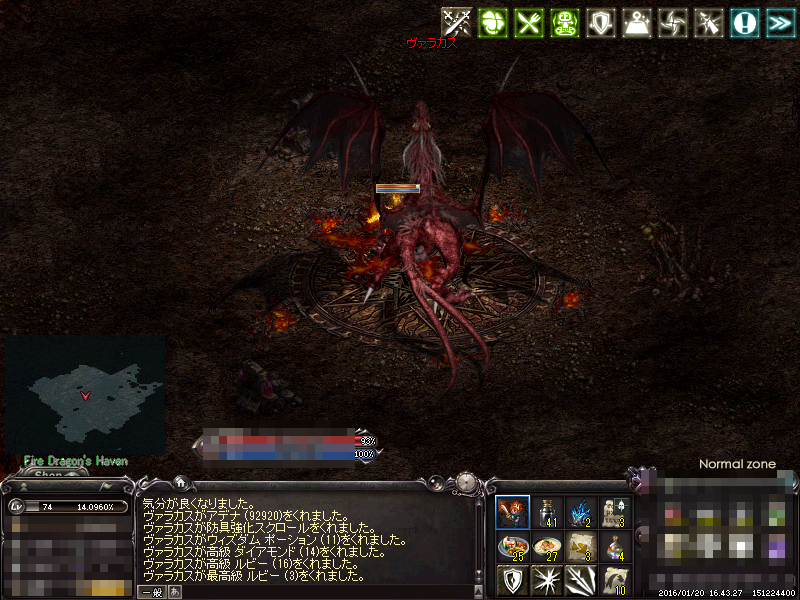800x600 pixels.
Task: Click the house icon above the chat
Action: point(180,482)
